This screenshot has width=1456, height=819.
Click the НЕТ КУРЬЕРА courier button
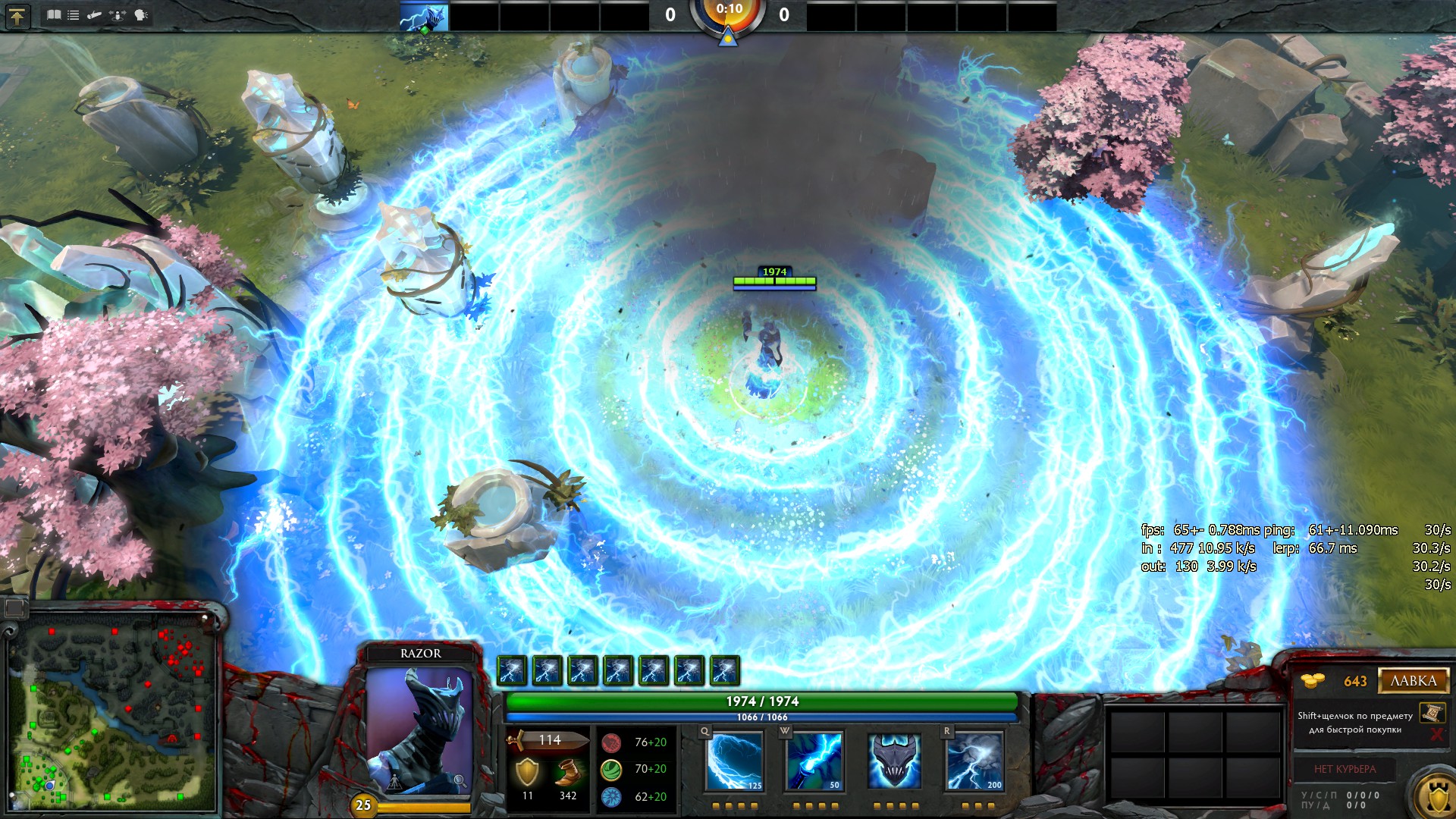click(1345, 769)
